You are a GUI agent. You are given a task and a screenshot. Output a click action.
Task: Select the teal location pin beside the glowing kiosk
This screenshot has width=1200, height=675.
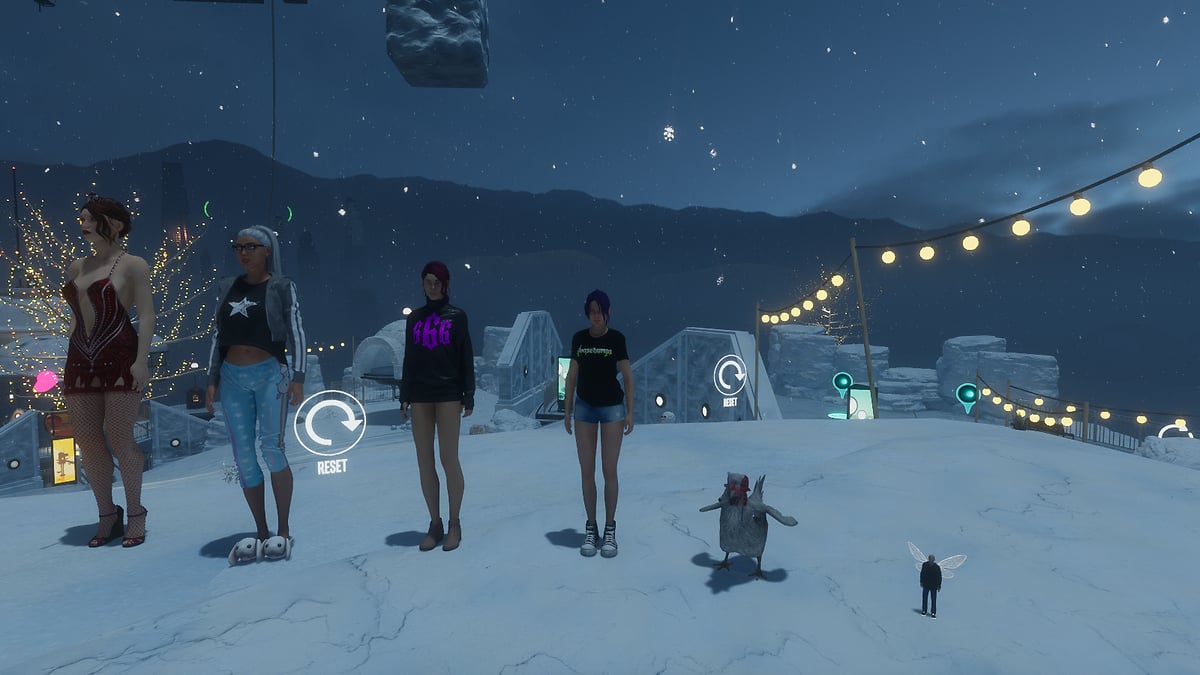[x=842, y=382]
